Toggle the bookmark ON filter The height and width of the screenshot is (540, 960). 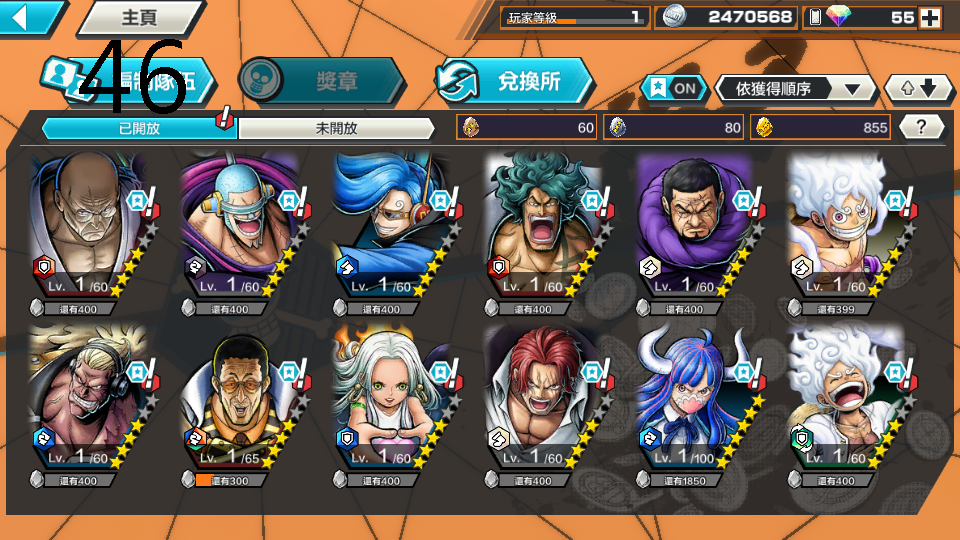pos(672,88)
